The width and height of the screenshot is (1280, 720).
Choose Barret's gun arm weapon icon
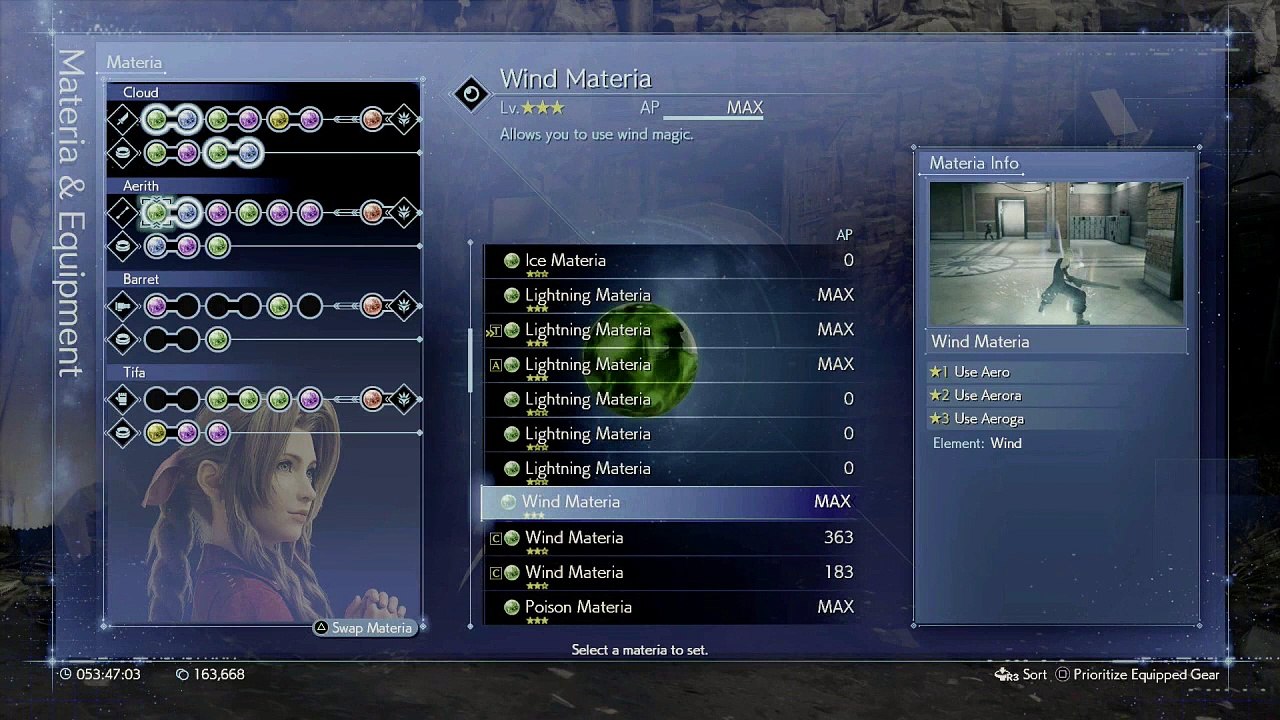122,305
